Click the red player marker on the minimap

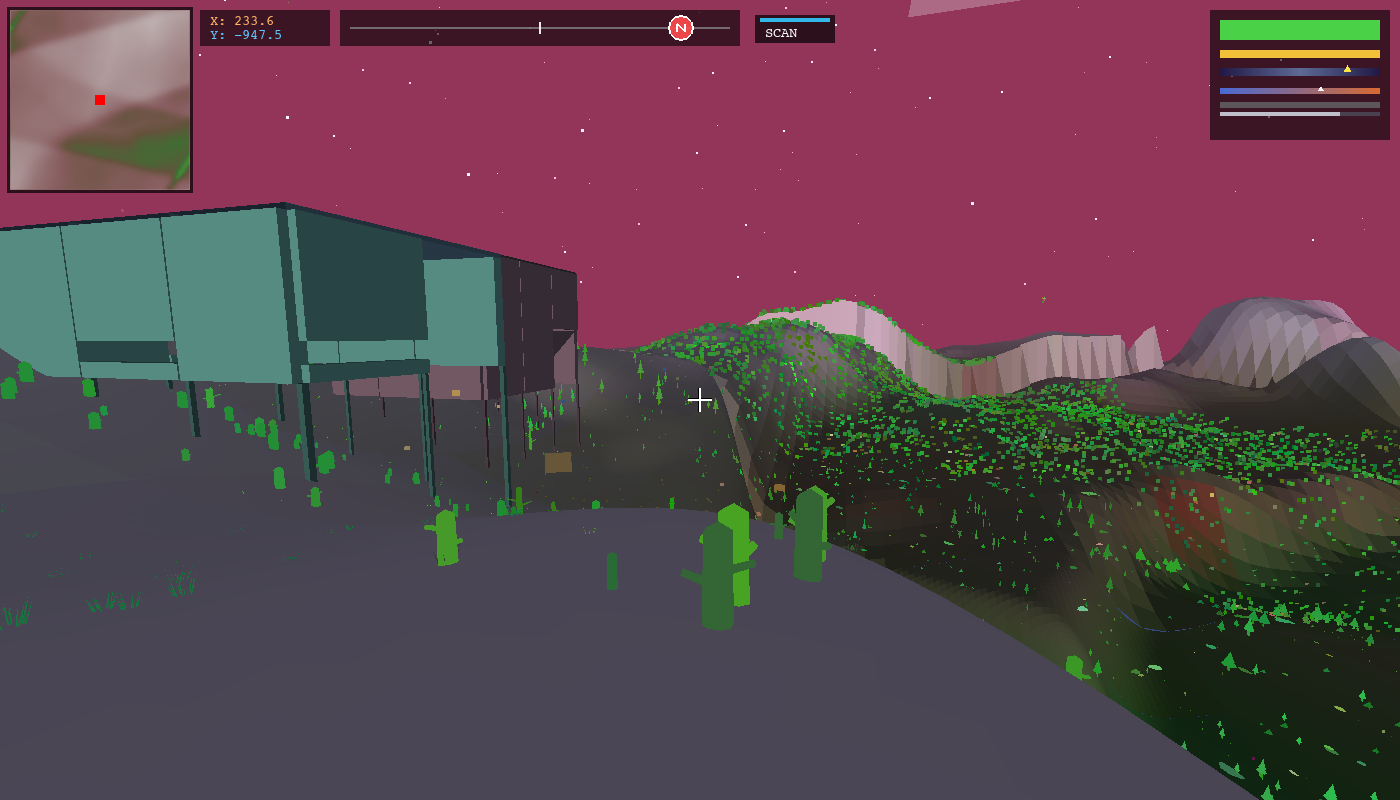99,99
